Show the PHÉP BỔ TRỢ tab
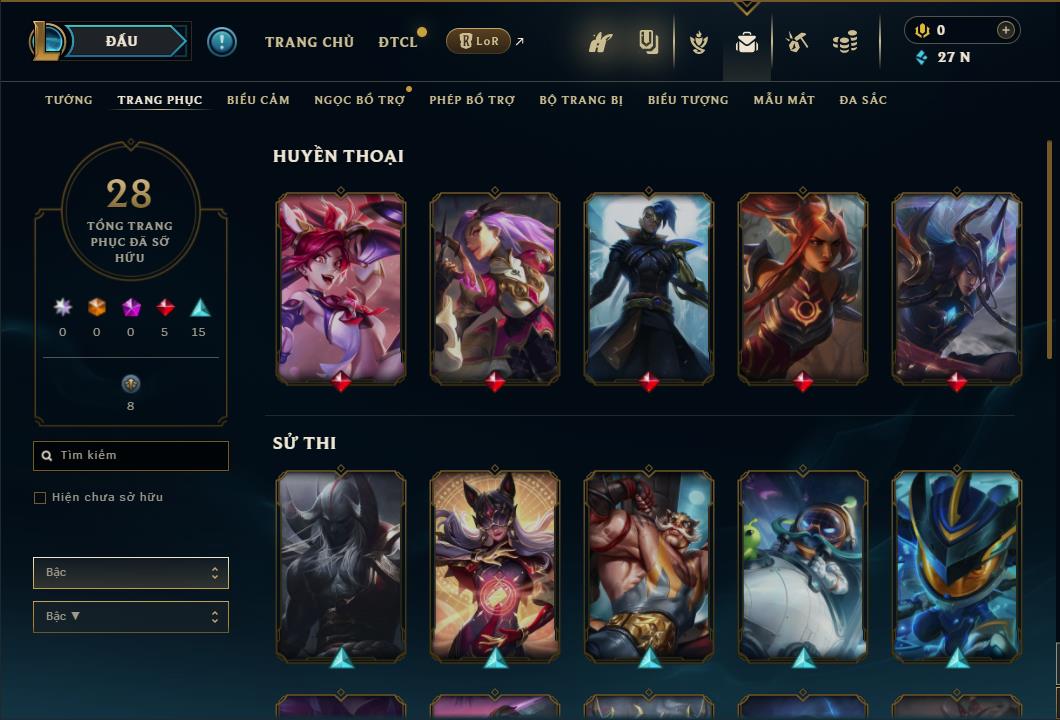Screen dimensions: 1060x720 [x=472, y=100]
